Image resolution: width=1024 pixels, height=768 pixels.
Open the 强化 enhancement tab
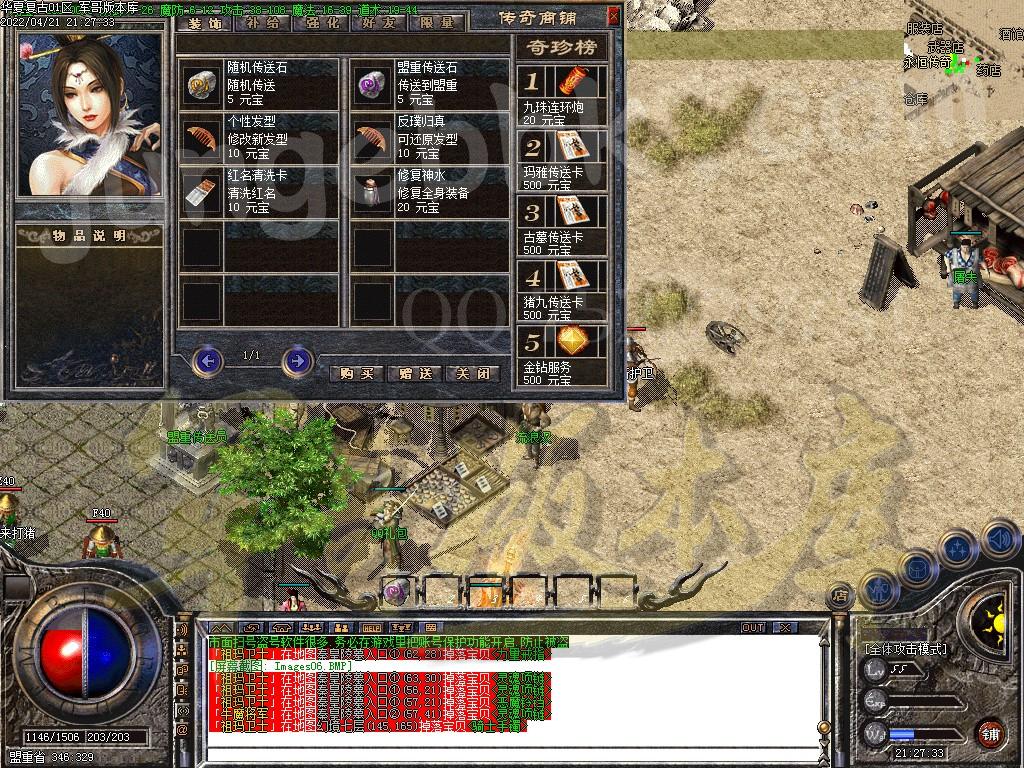[321, 22]
